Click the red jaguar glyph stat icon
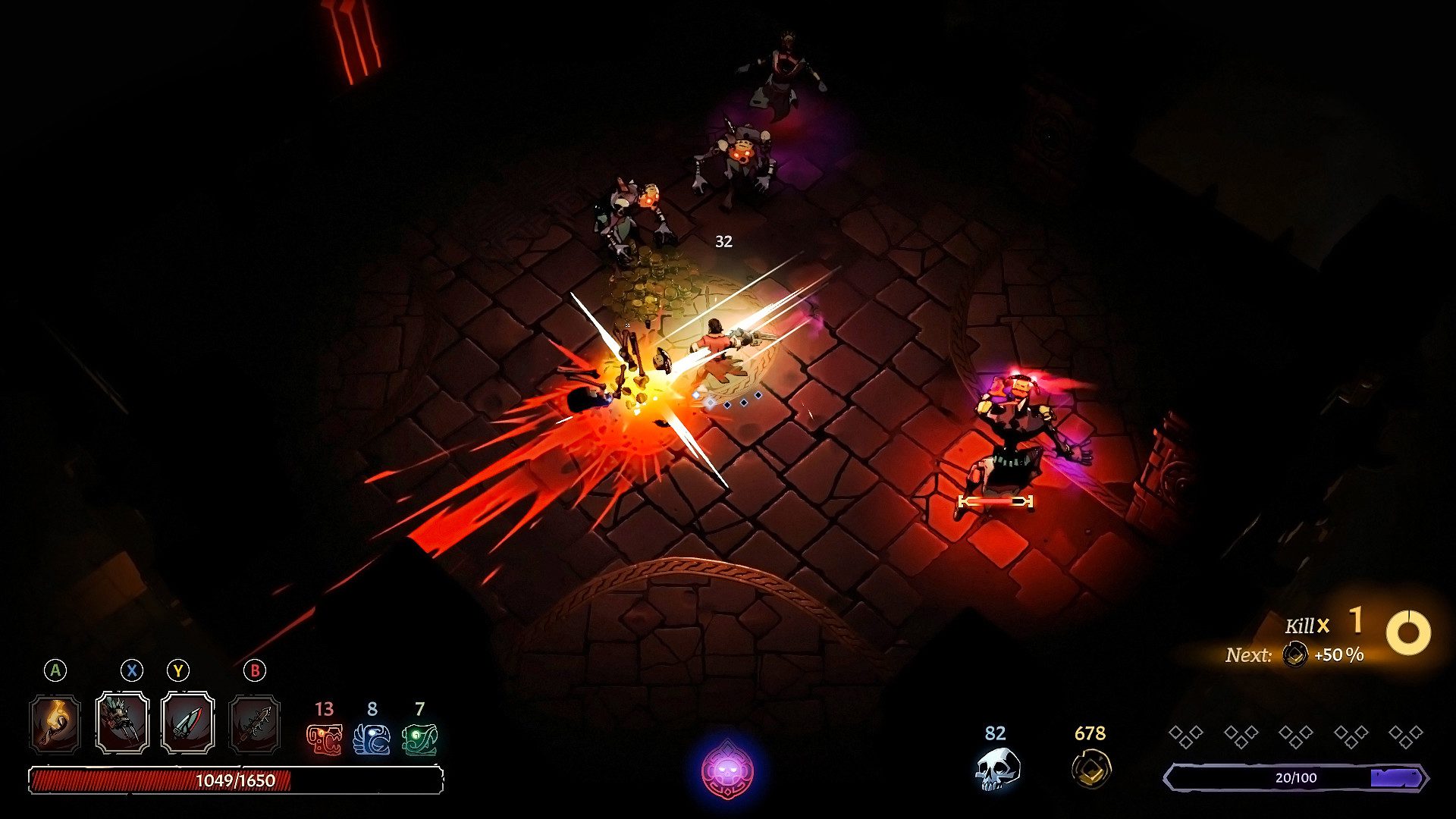 coord(324,739)
